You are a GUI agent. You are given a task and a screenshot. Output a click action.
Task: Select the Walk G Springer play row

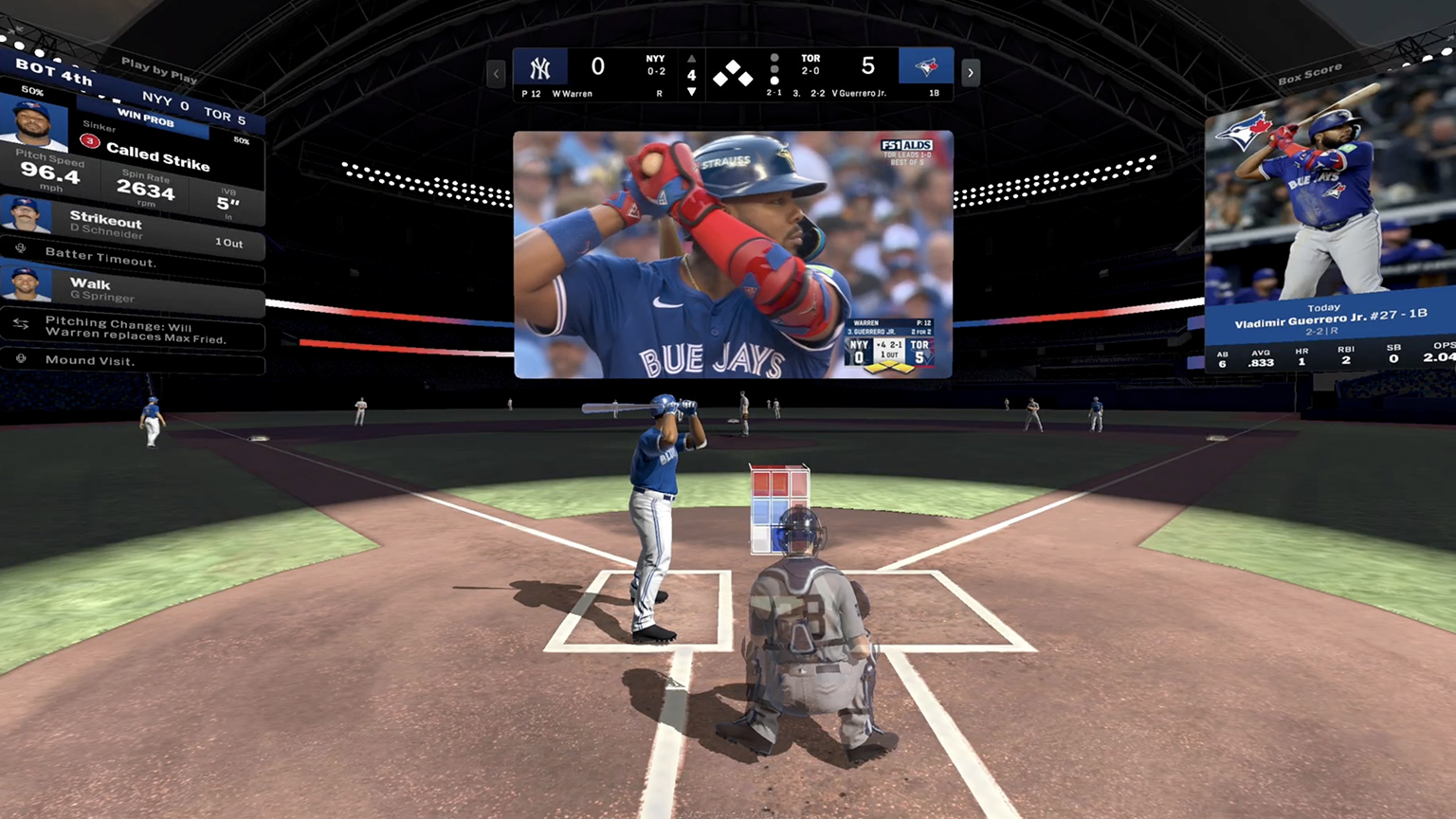[x=133, y=289]
